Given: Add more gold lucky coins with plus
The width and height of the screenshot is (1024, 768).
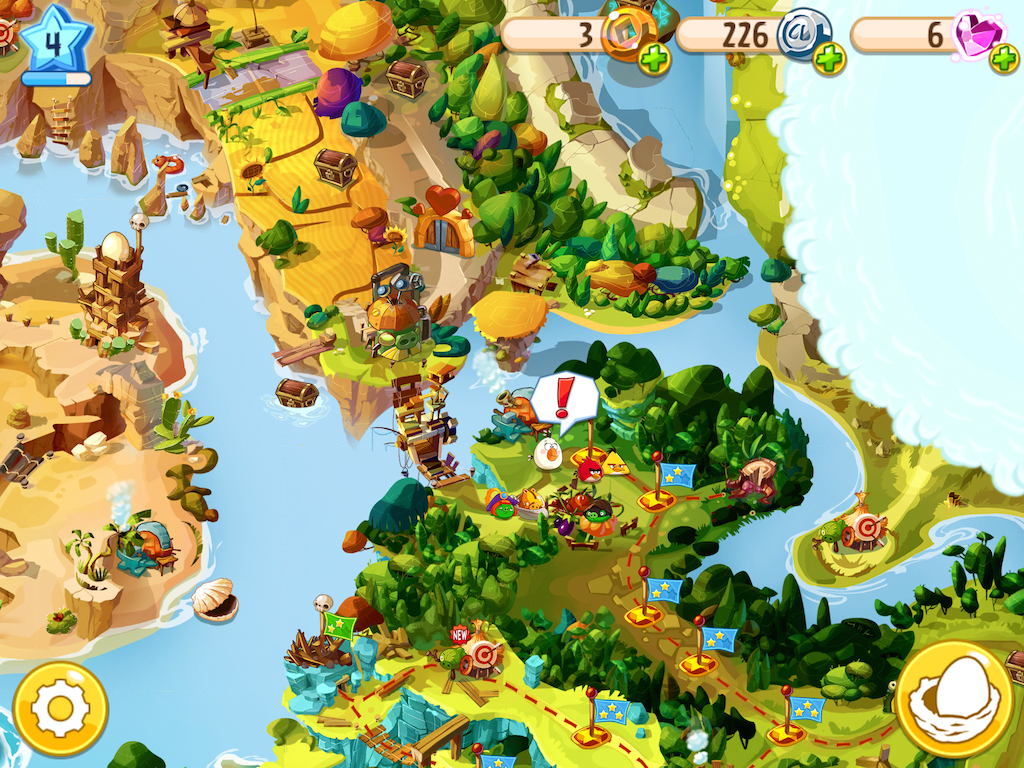Looking at the screenshot, I should click(x=655, y=59).
